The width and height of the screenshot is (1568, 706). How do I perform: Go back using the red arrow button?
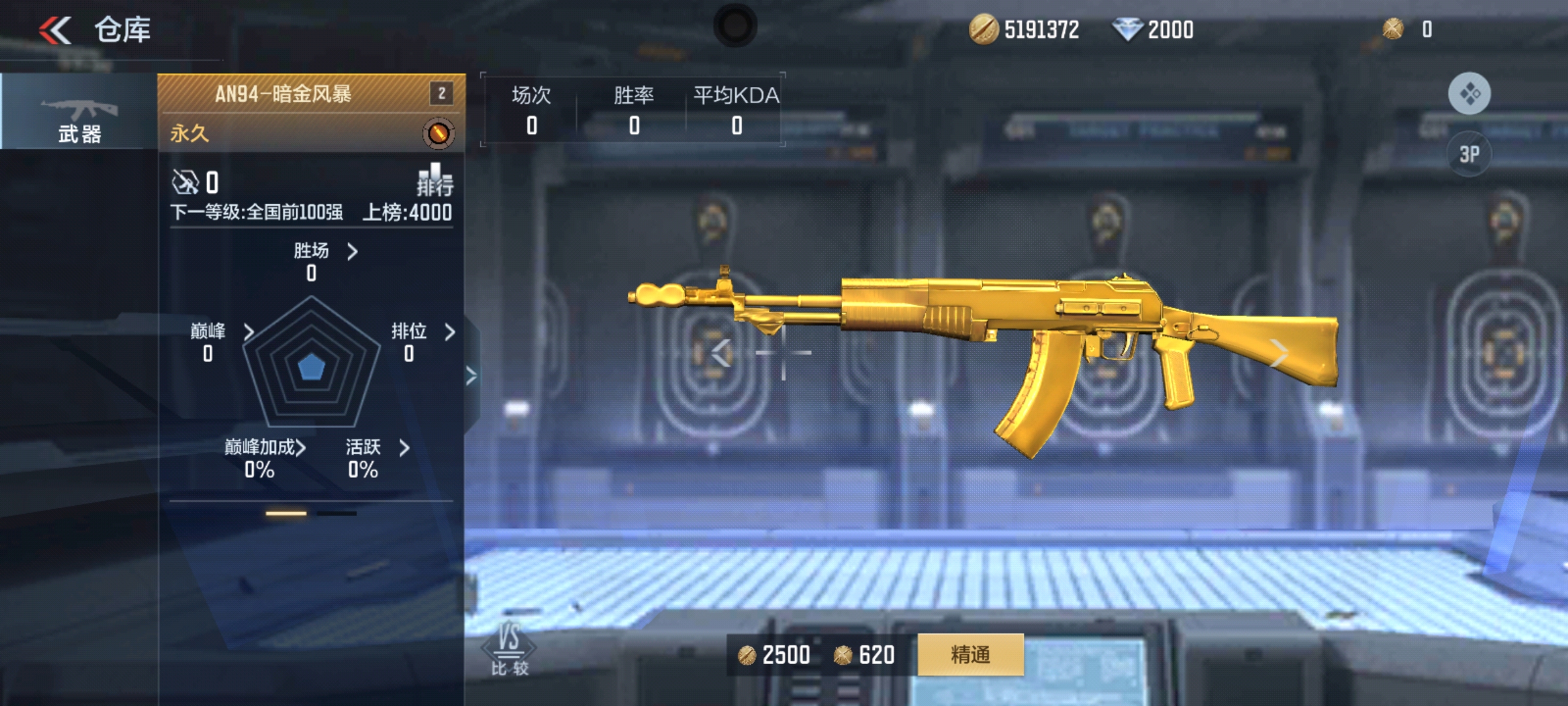coord(55,30)
